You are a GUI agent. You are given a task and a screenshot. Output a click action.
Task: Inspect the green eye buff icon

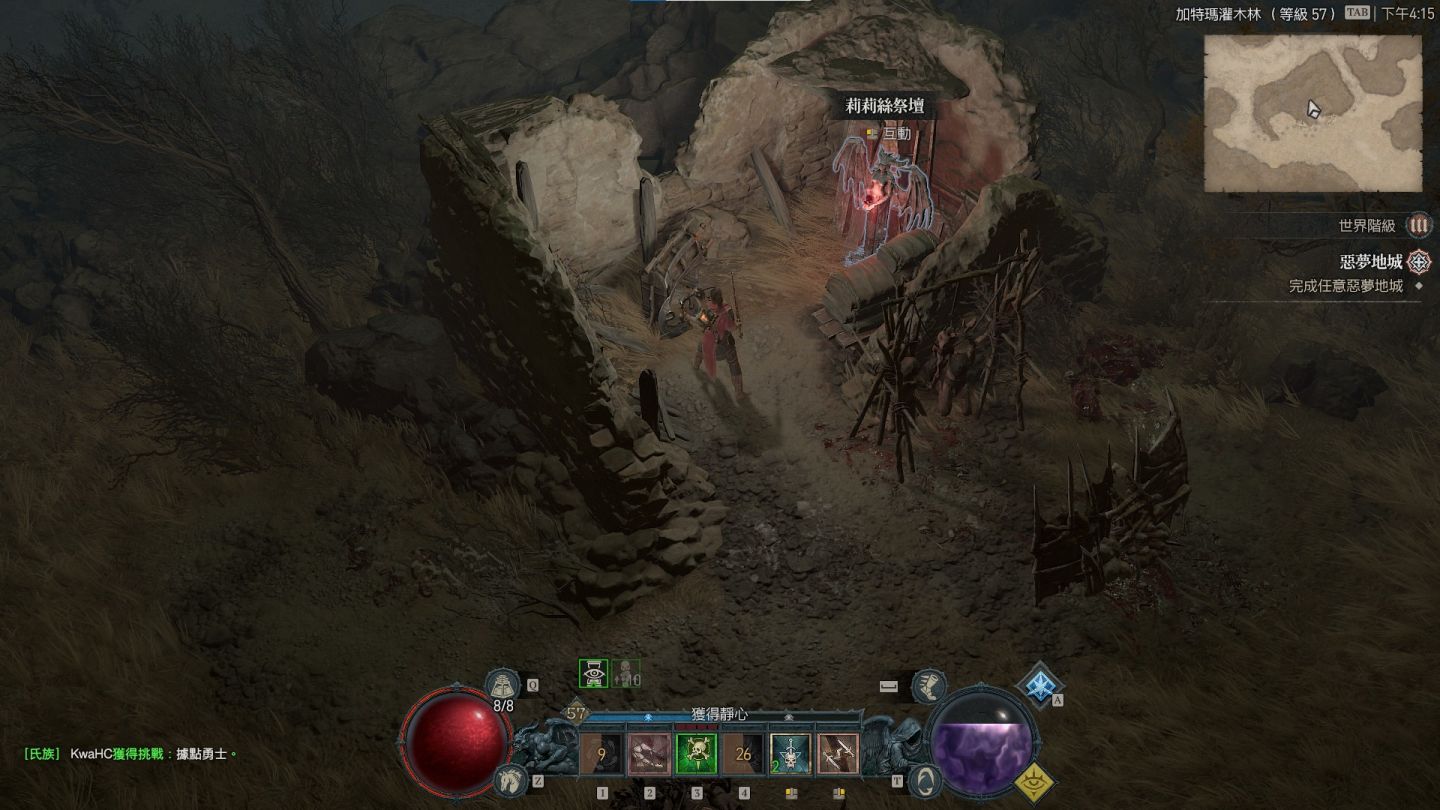click(594, 674)
